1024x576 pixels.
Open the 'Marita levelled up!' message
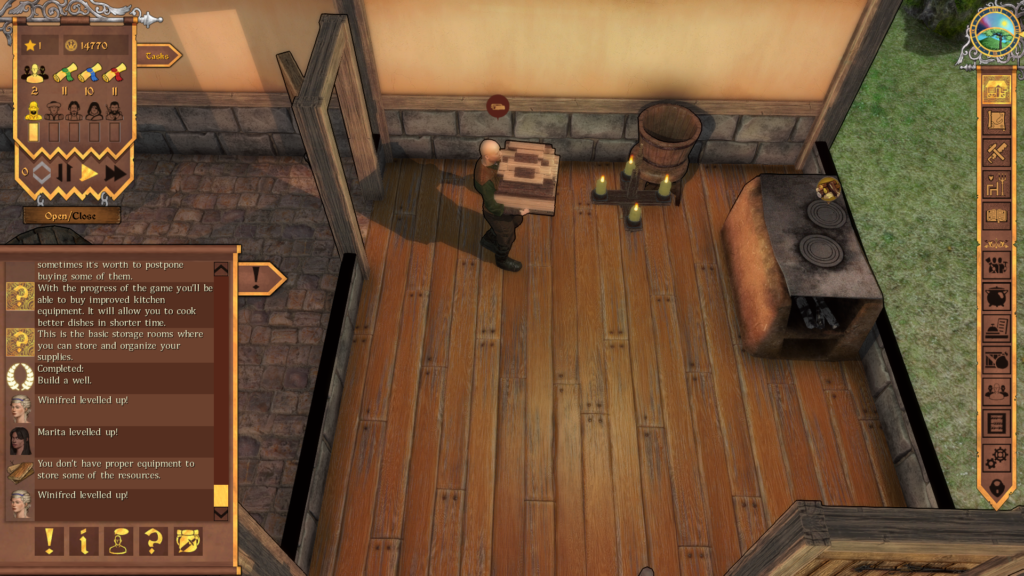coord(110,440)
